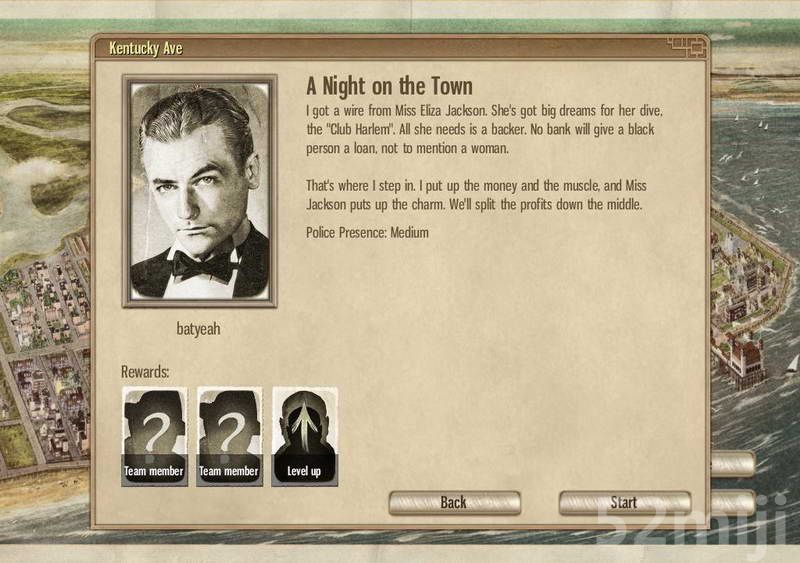Image resolution: width=800 pixels, height=563 pixels.
Task: Select the Level up reward icon
Action: click(x=304, y=436)
